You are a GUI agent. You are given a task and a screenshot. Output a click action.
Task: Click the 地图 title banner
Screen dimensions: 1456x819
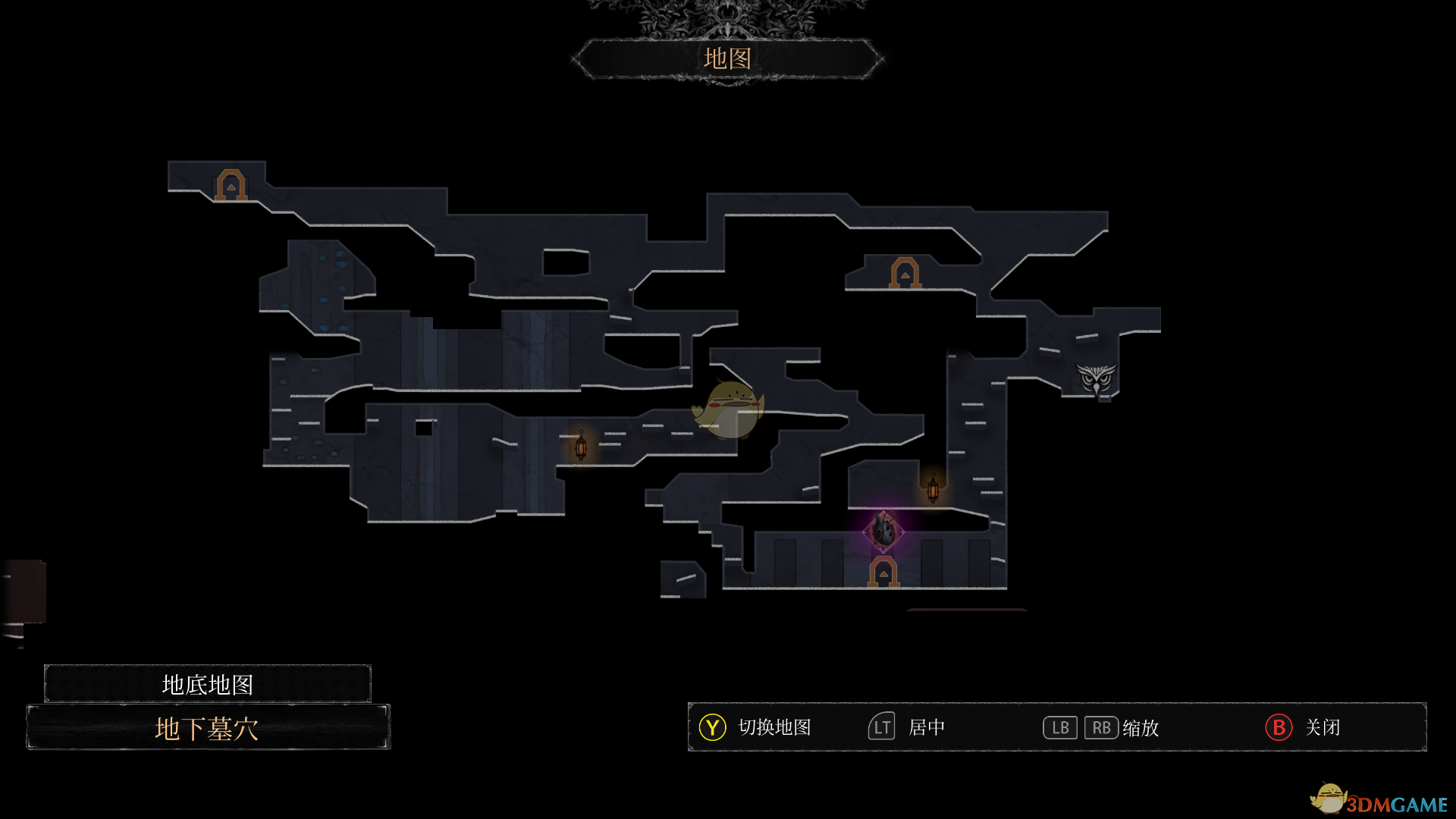tap(727, 58)
